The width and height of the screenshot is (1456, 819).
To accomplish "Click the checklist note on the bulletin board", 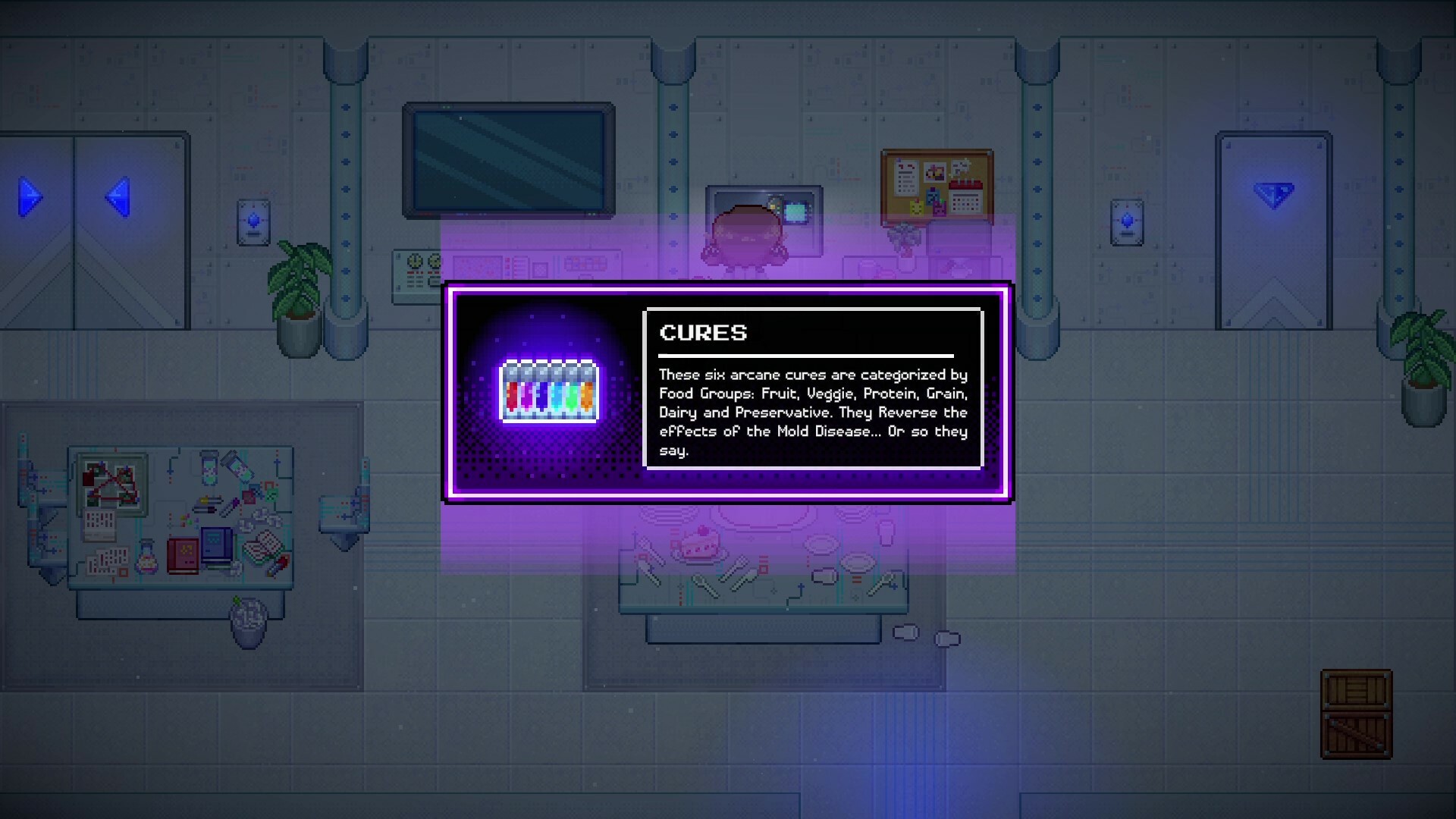I will point(907,177).
